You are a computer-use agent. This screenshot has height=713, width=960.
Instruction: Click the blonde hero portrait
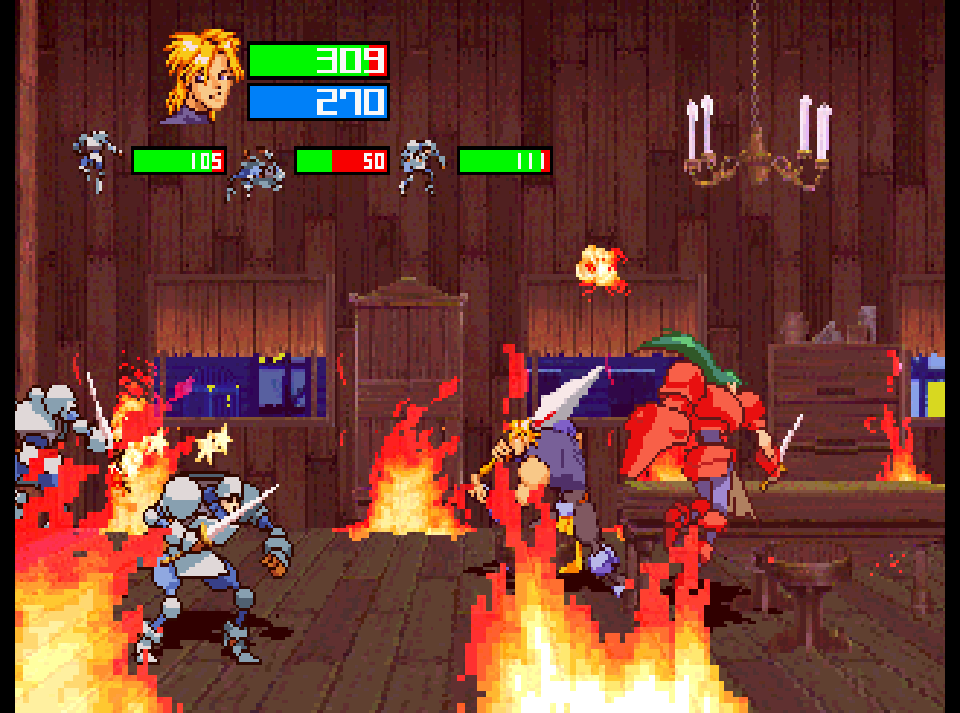[x=200, y=76]
